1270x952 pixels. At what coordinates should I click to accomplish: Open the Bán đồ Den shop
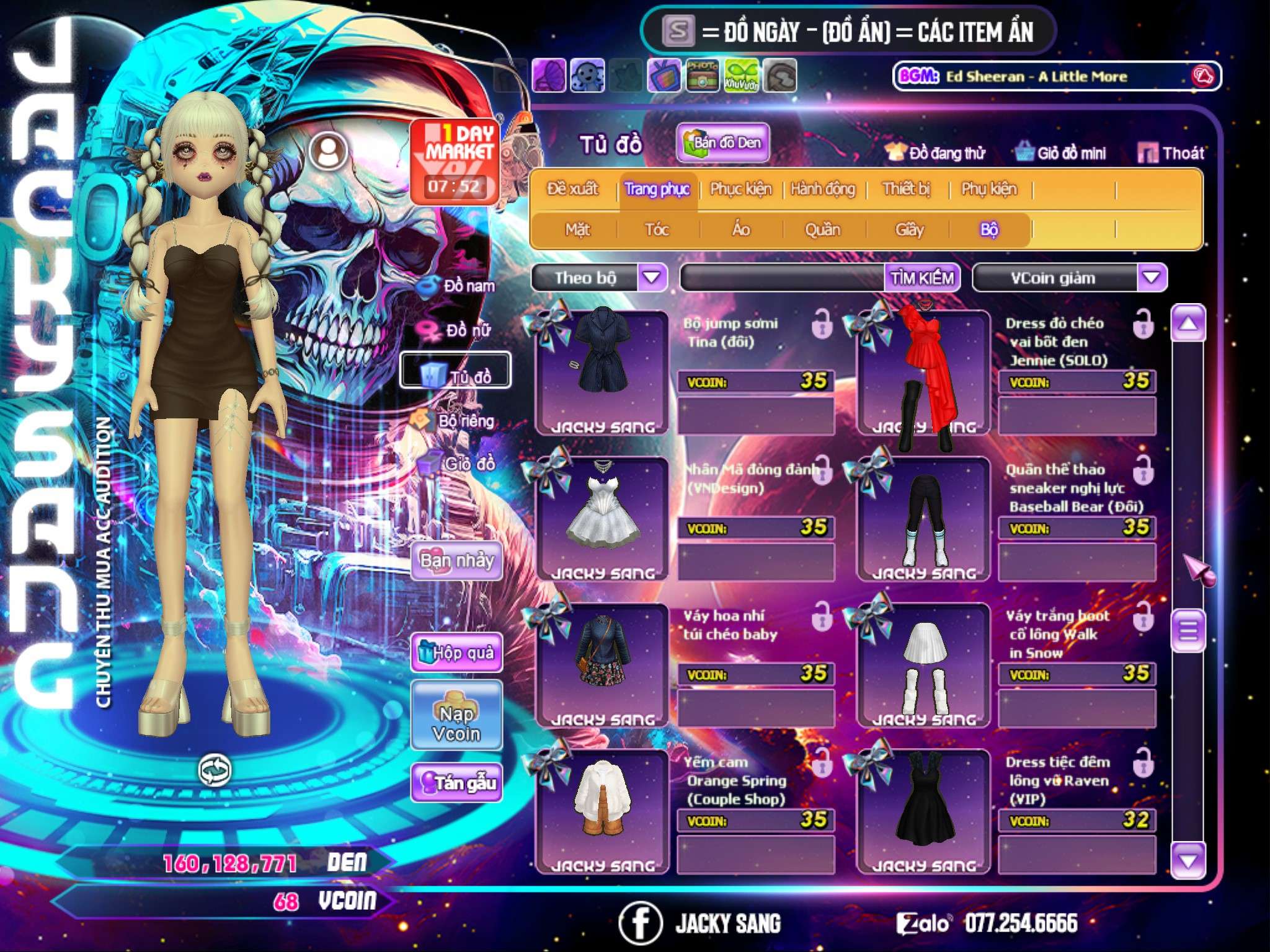[722, 143]
